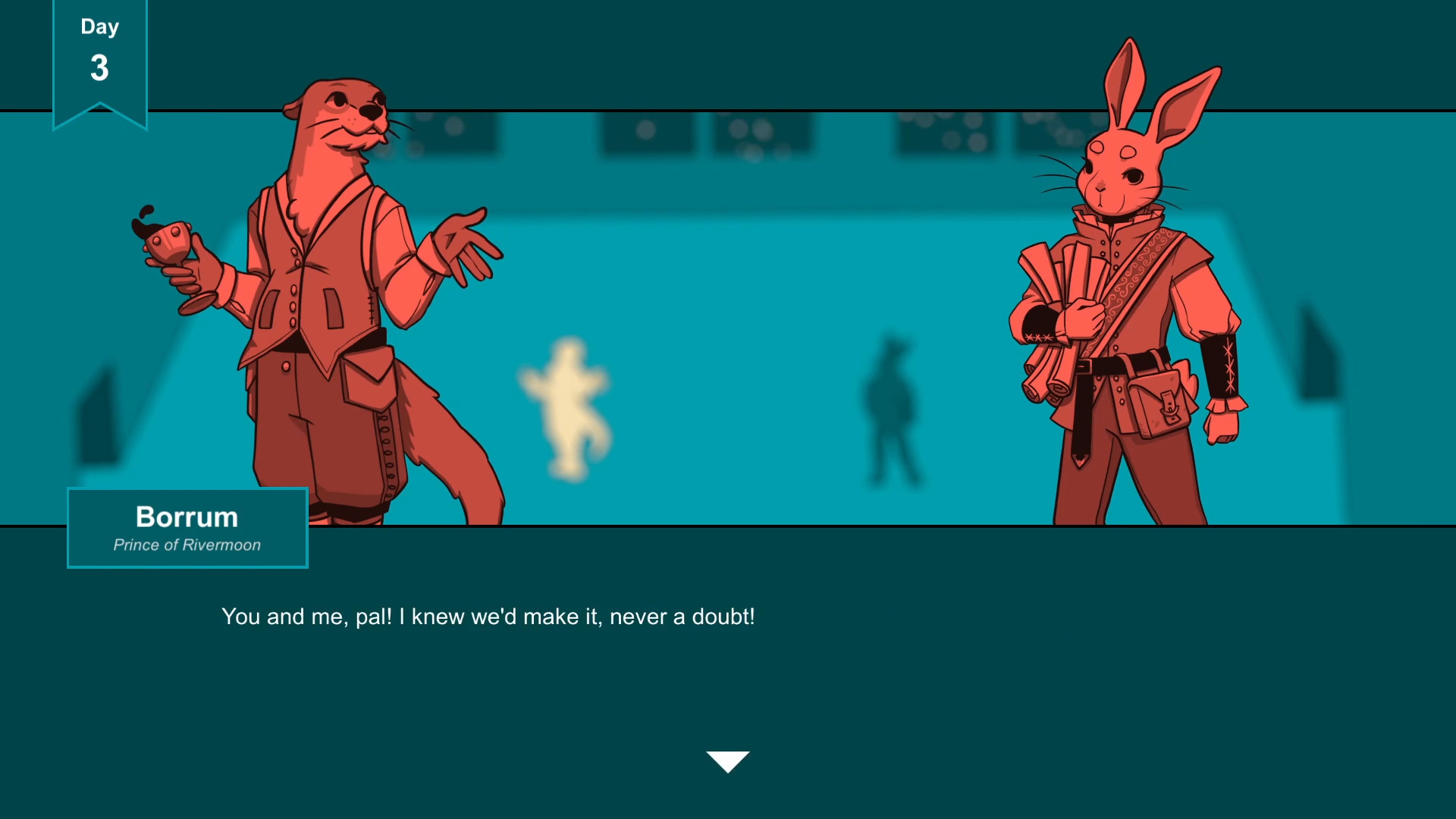Select the 'Prince of Rivermoon' title text
Screen dimensions: 1456x819
pos(187,544)
